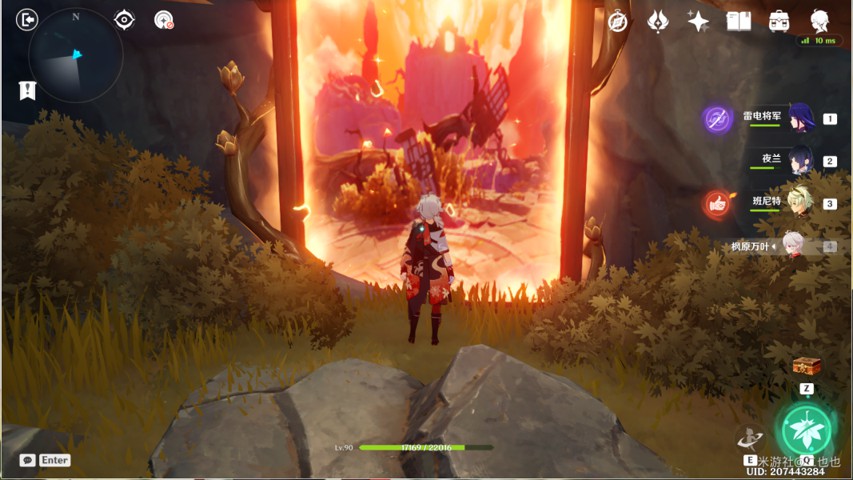Click the red thumbs-up icon beside 班尼特

pyautogui.click(x=717, y=204)
